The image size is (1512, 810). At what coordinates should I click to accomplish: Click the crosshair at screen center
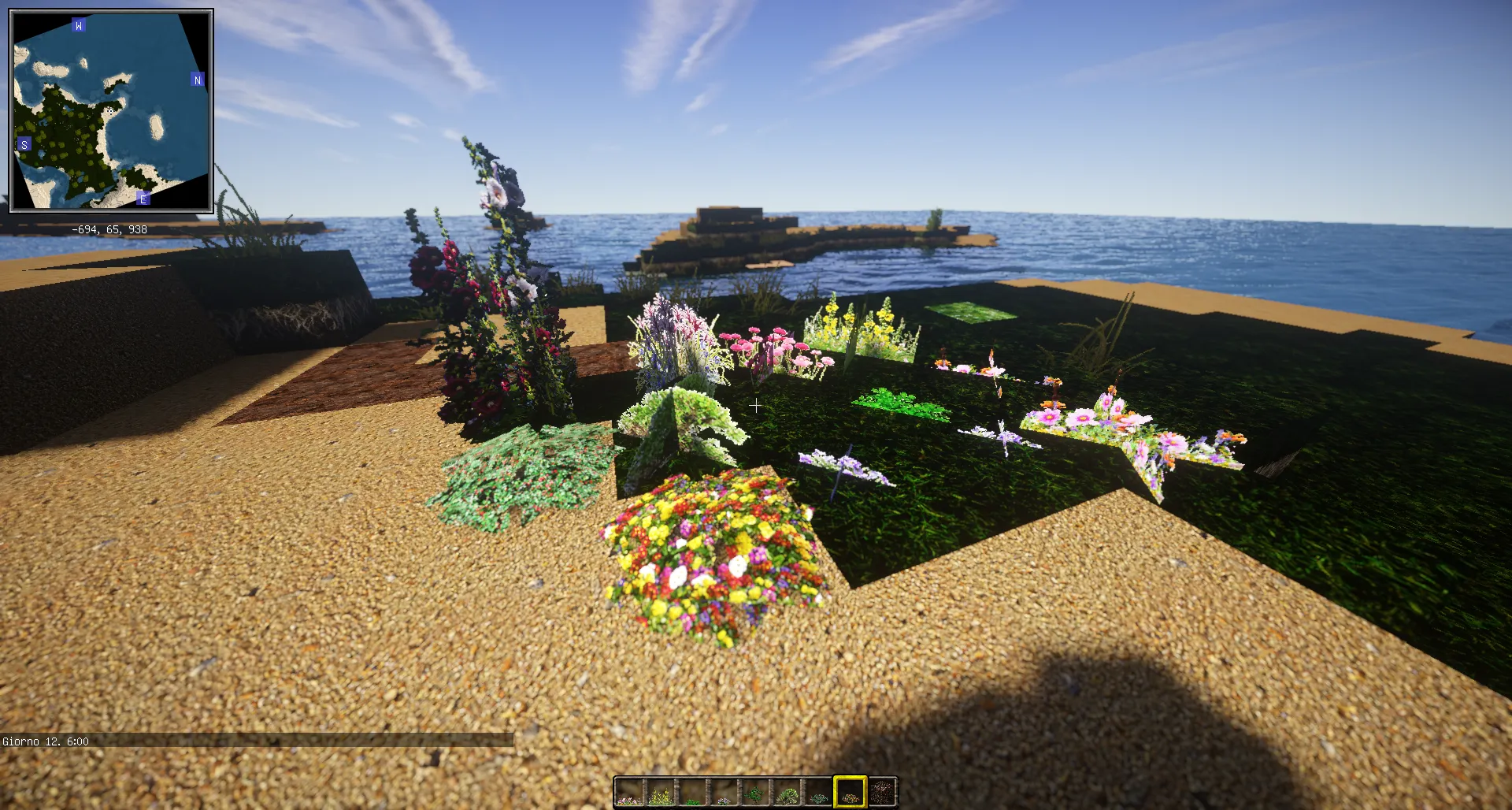coord(755,407)
